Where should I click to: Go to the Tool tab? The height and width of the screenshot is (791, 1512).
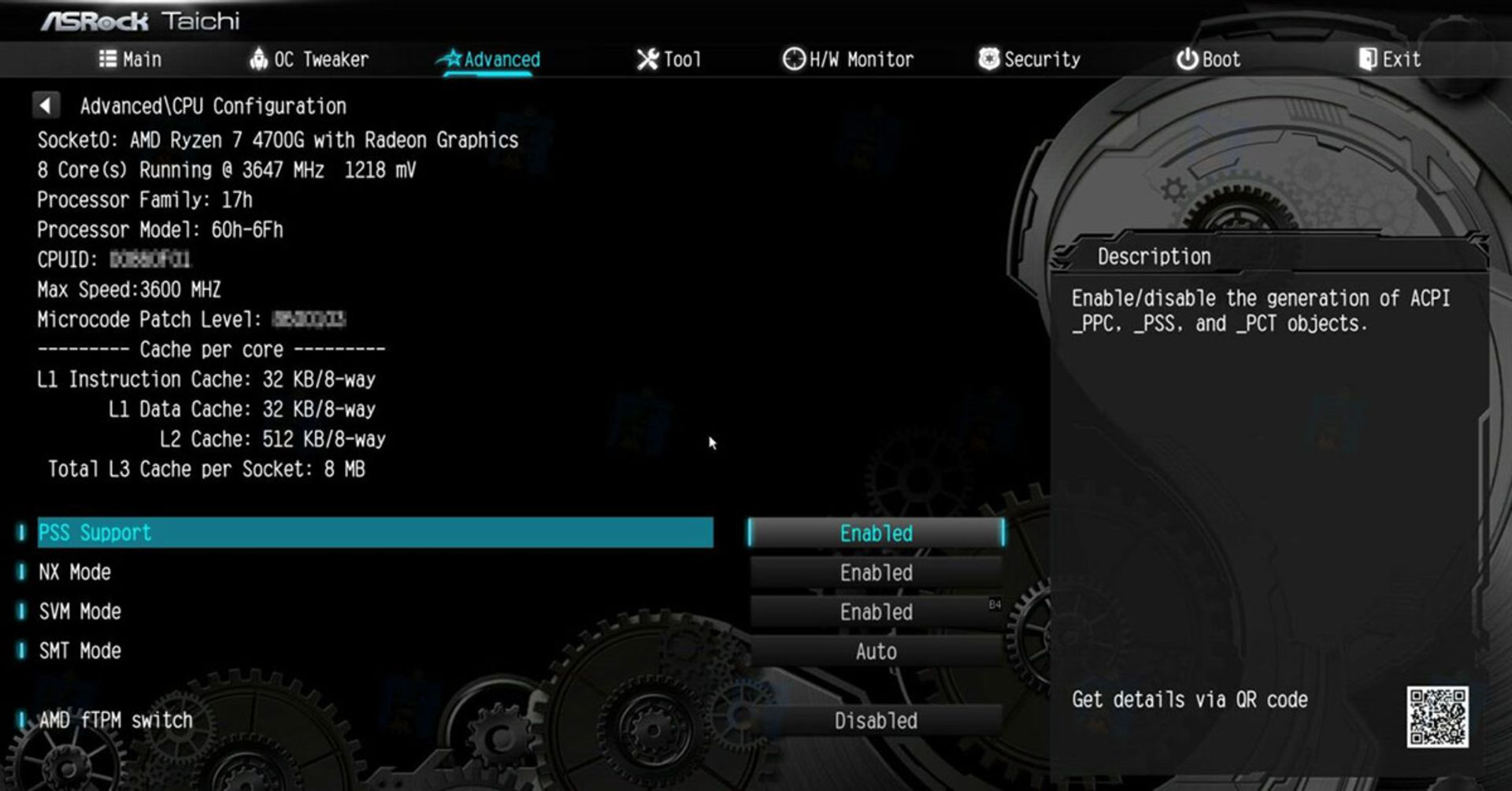point(669,60)
